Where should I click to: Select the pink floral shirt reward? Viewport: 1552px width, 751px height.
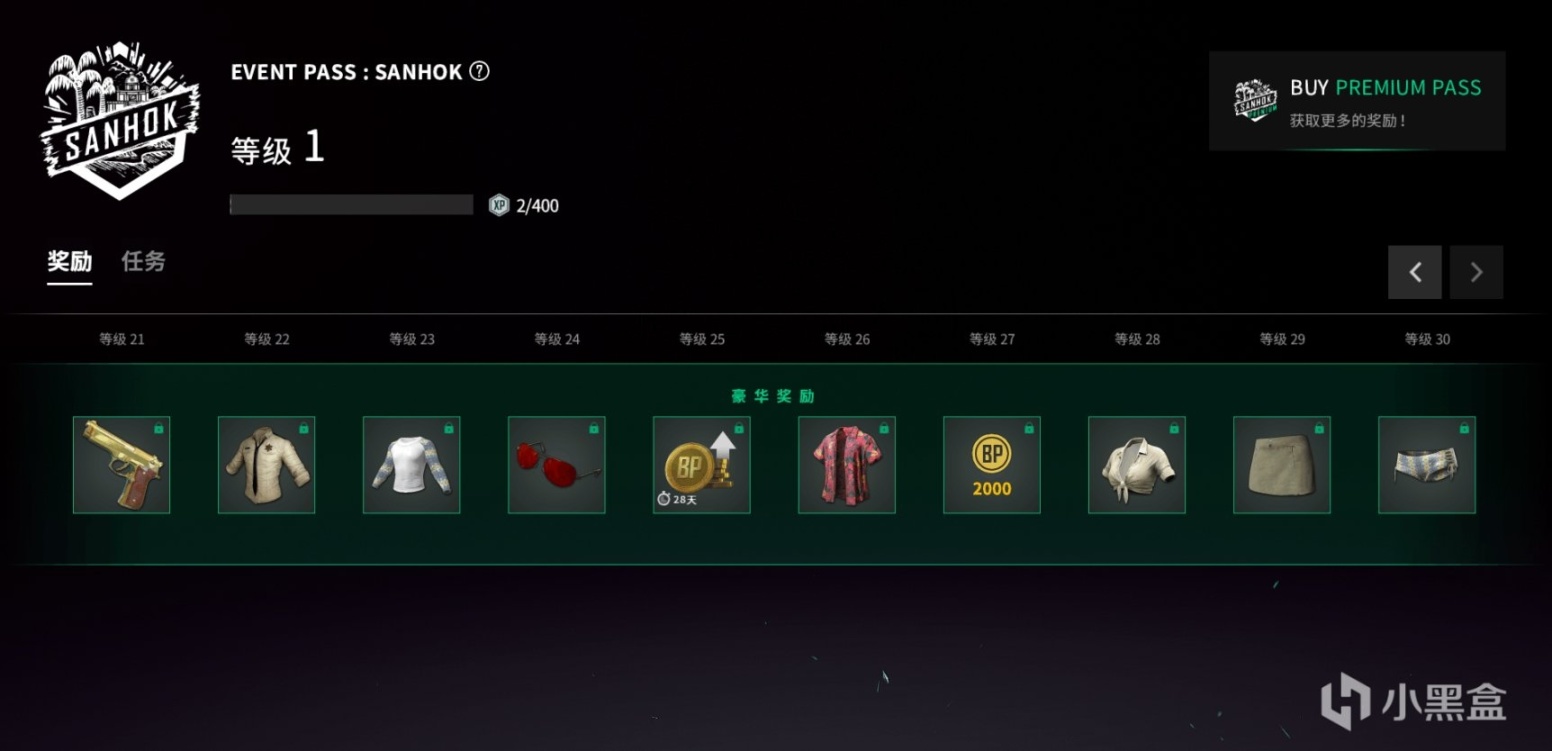click(846, 464)
